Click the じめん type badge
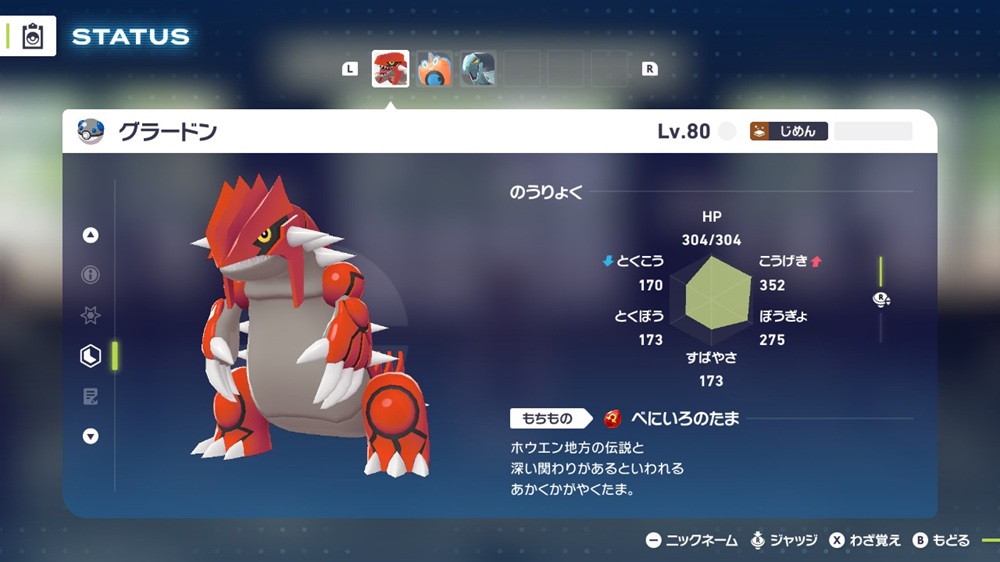Viewport: 1000px width, 562px height. point(789,131)
